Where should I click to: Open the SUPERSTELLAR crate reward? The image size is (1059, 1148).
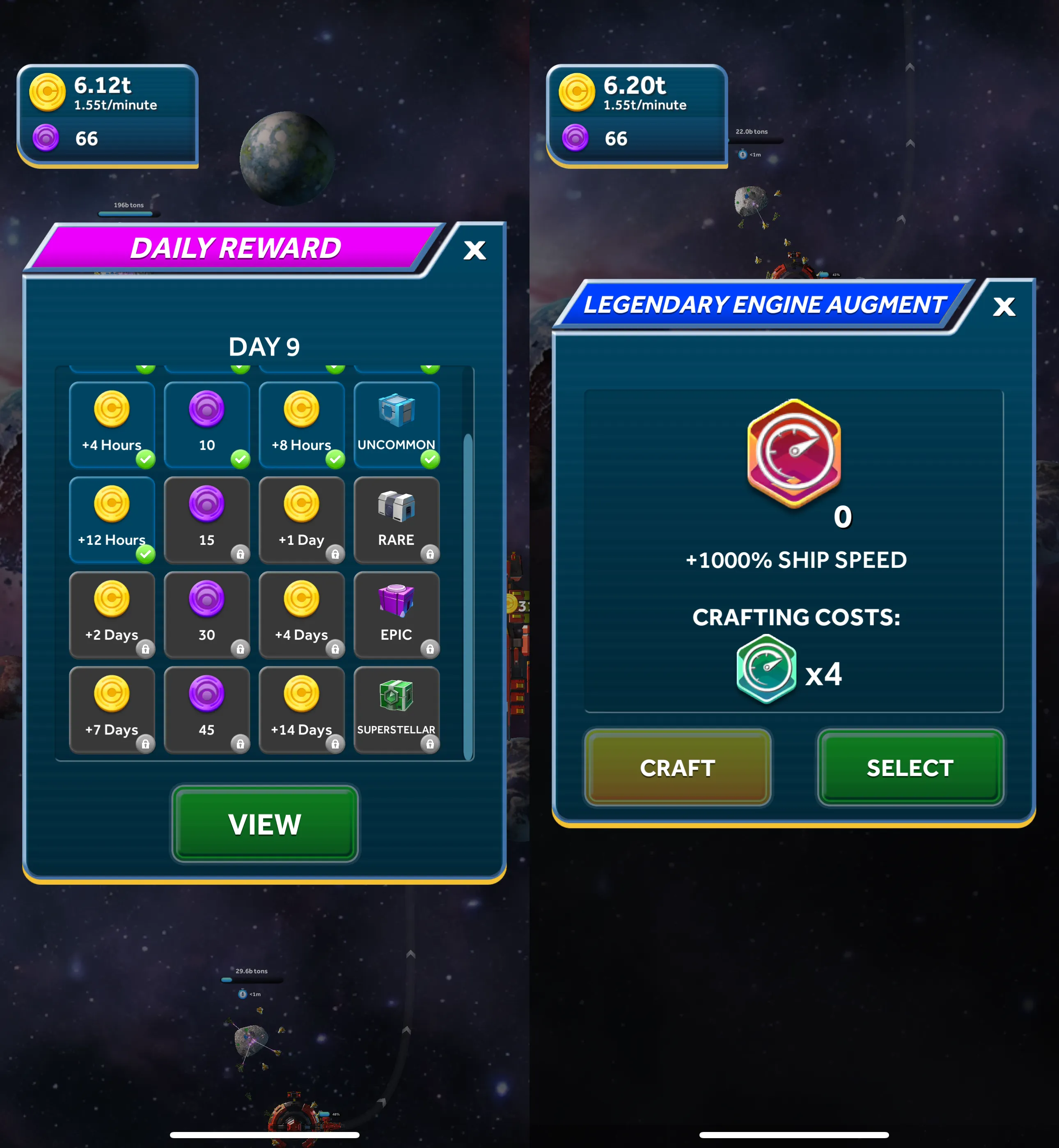(x=397, y=709)
